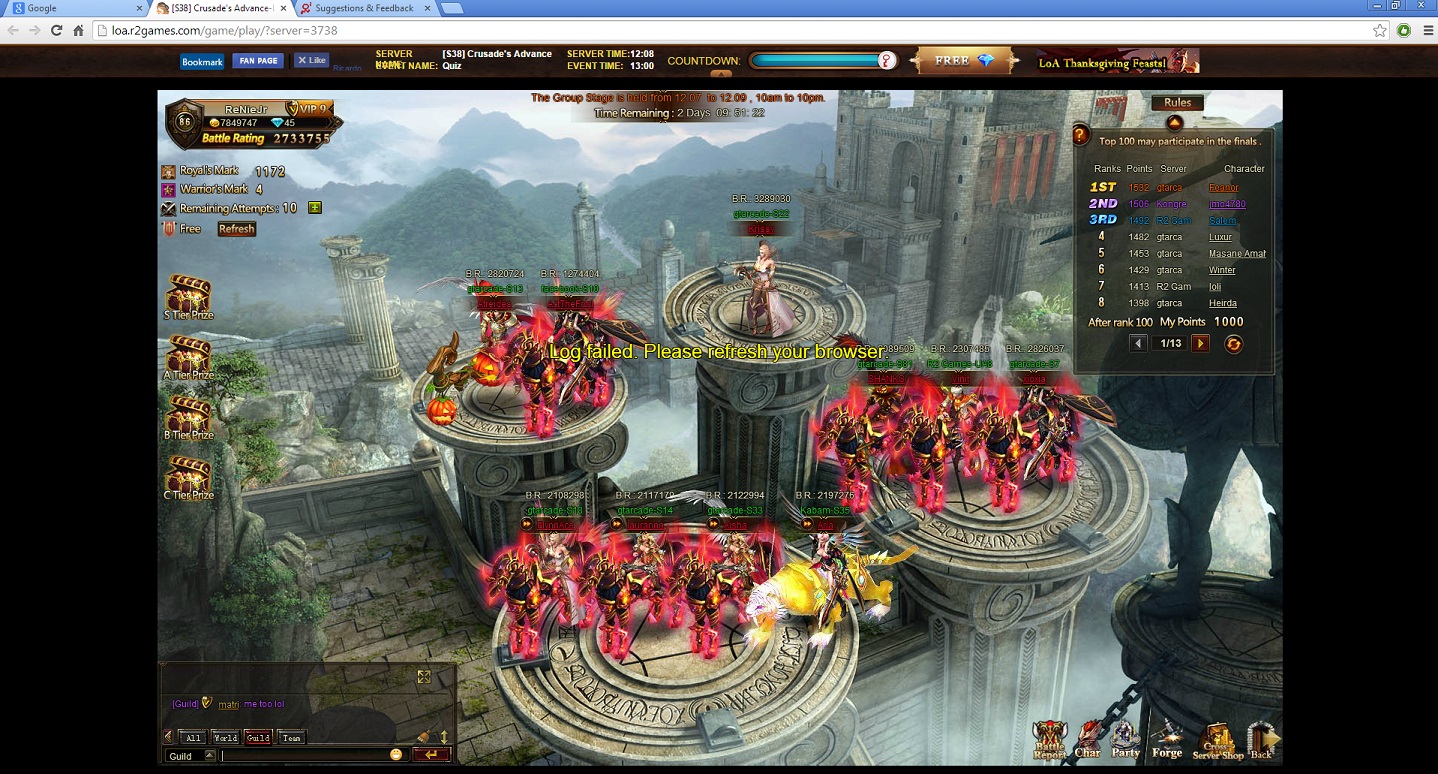Open the Char screen

click(1088, 740)
